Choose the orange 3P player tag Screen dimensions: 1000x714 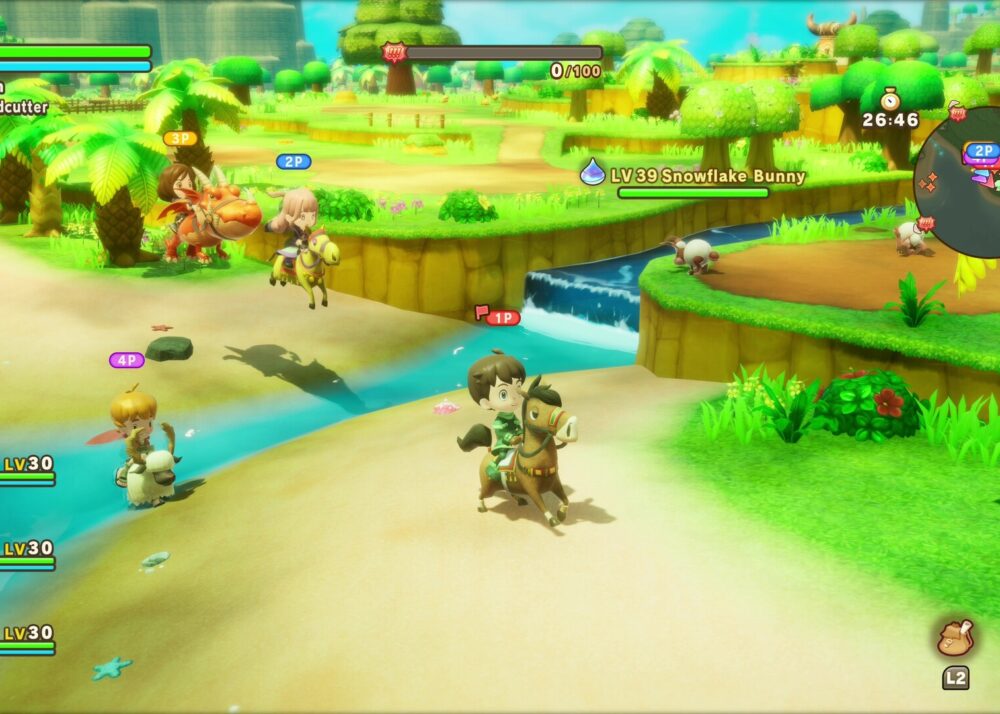180,139
